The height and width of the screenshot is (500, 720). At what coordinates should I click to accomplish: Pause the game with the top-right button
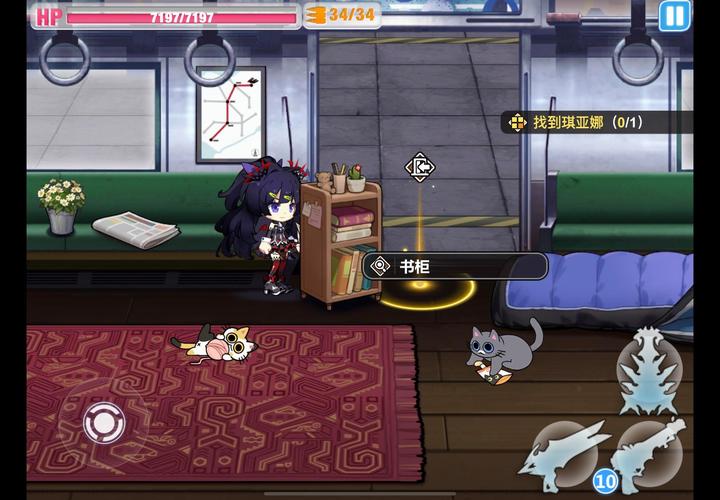click(673, 15)
